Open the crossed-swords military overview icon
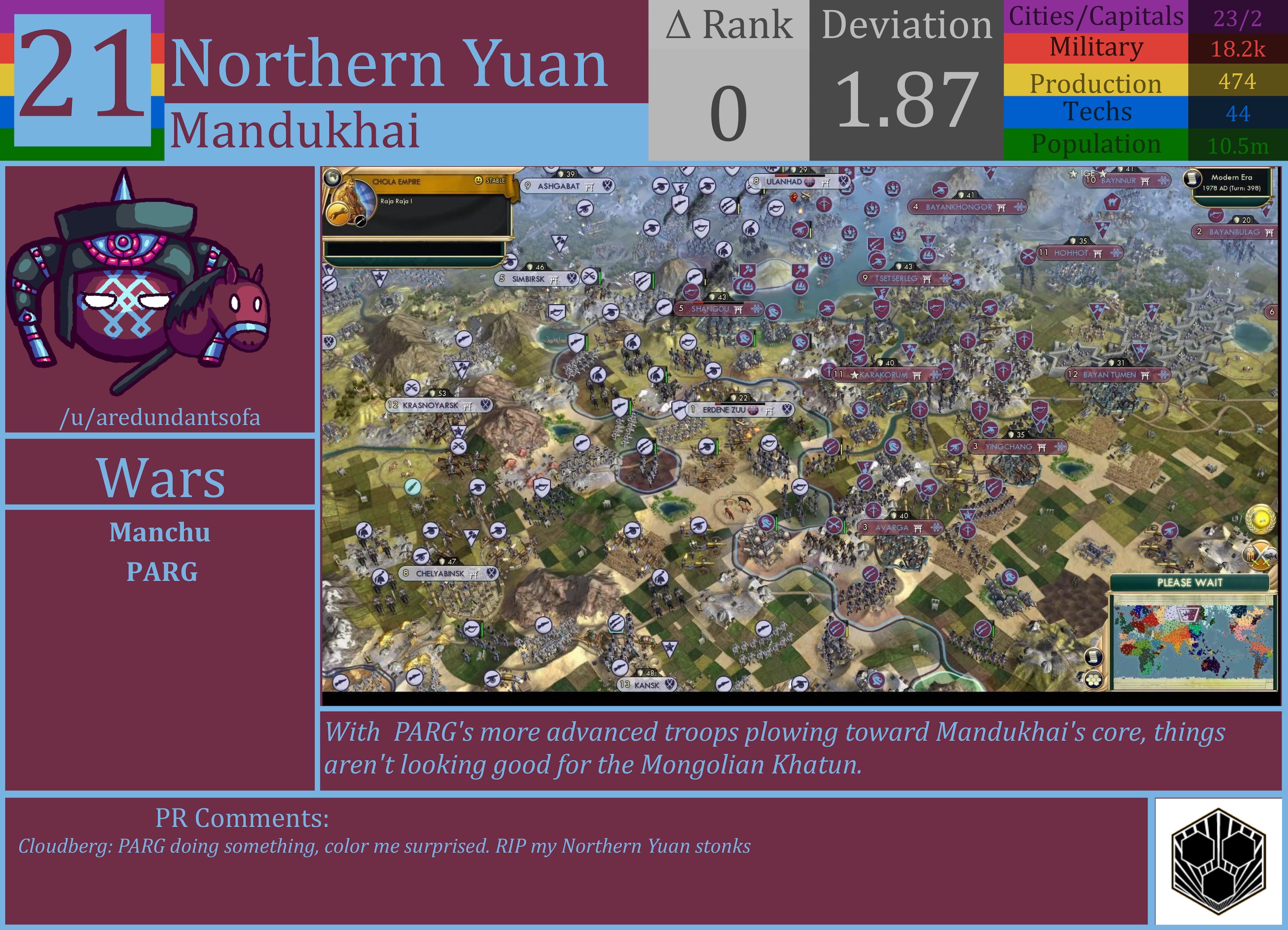This screenshot has width=1288, height=930. click(1260, 555)
